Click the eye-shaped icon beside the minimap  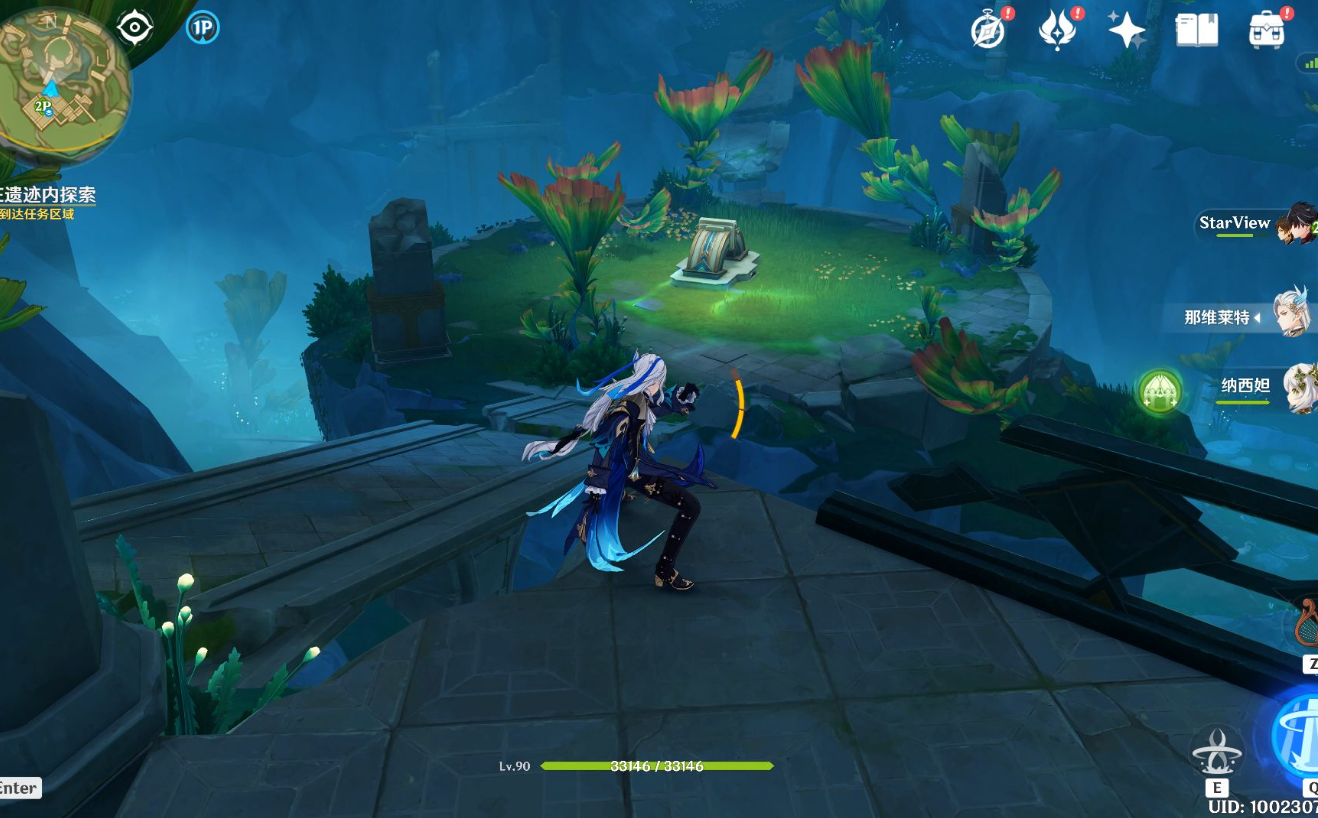tap(135, 27)
